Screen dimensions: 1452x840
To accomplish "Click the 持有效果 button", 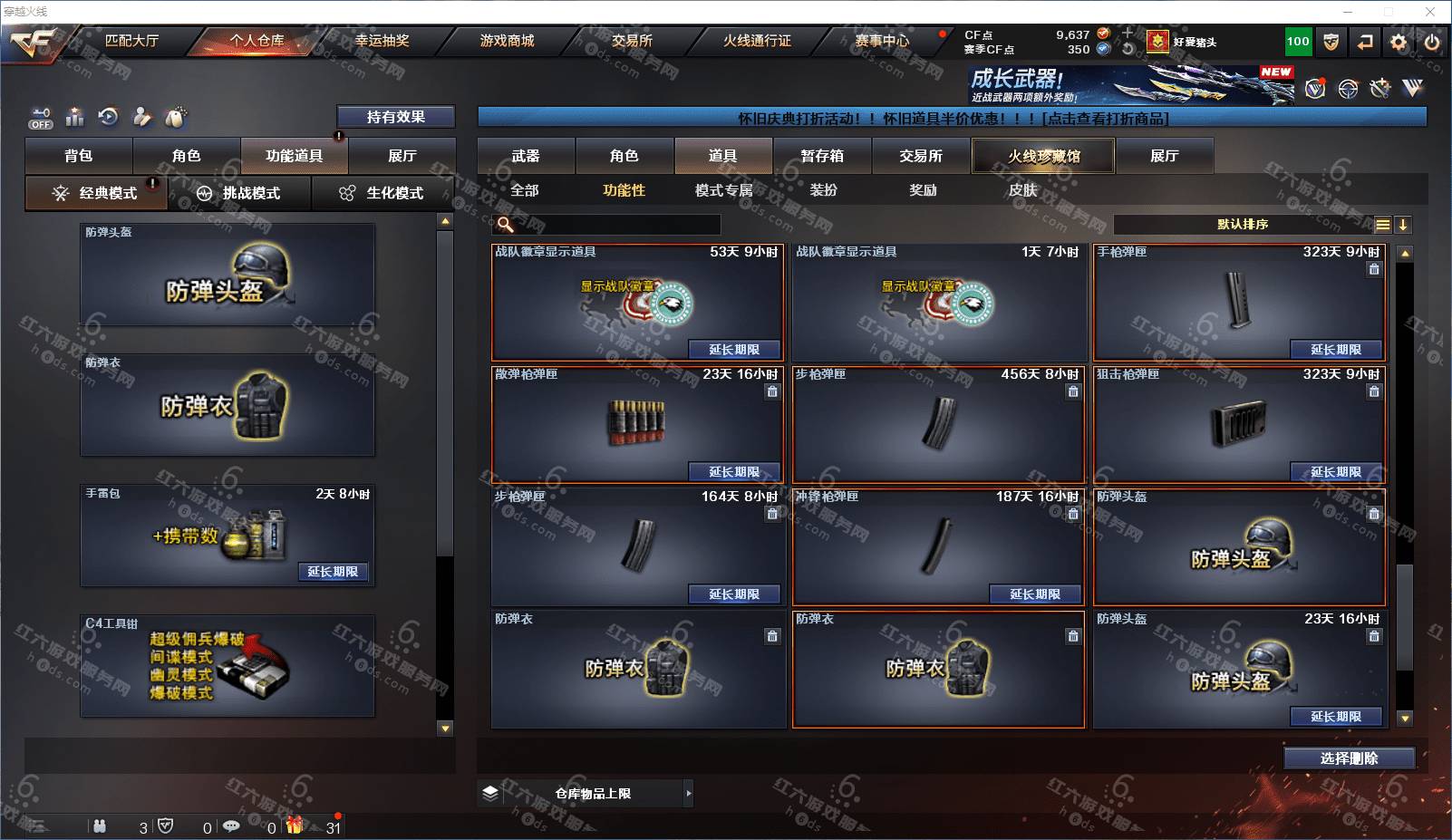I will click(x=395, y=117).
